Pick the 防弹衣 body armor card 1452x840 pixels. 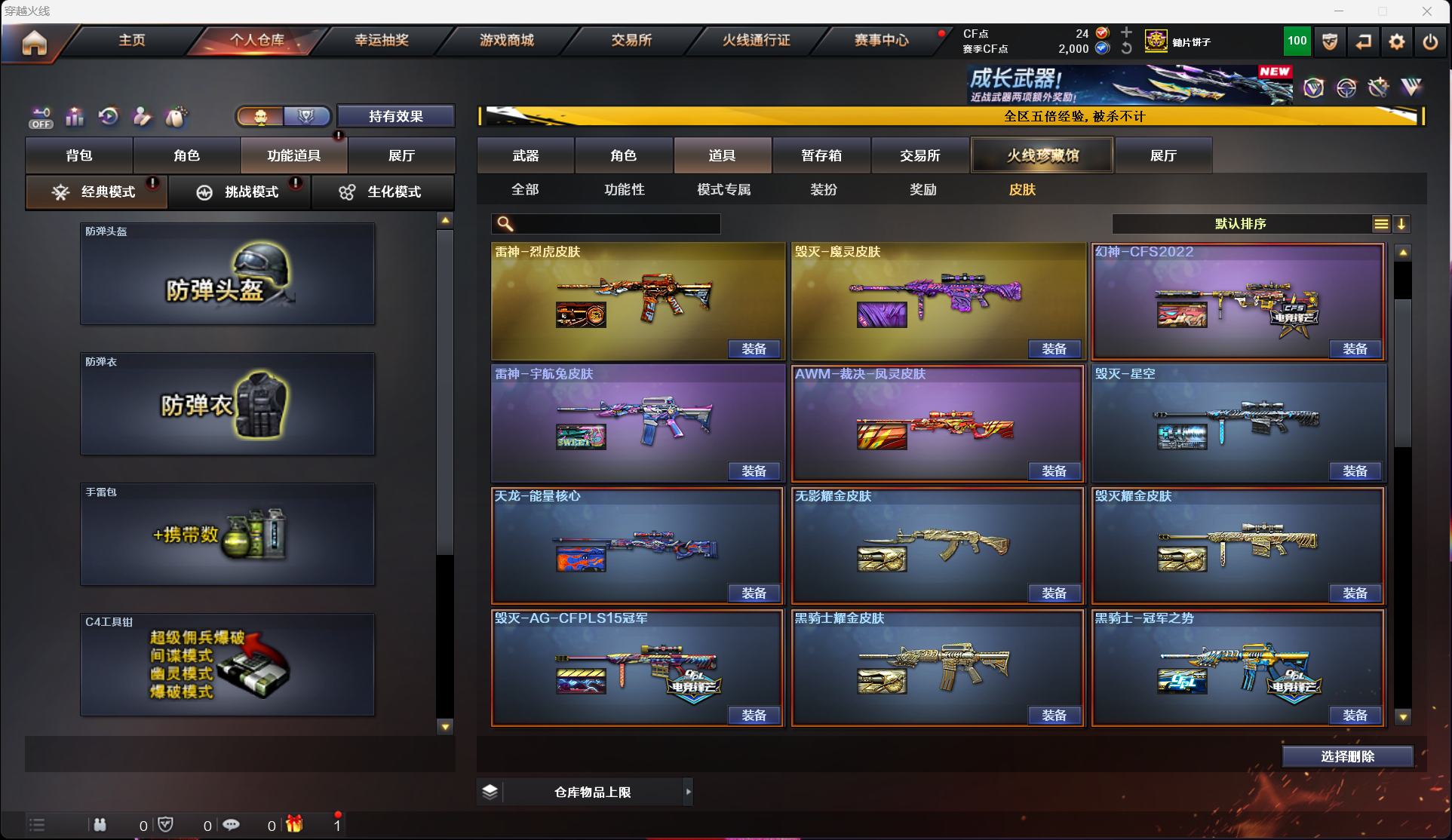click(227, 404)
